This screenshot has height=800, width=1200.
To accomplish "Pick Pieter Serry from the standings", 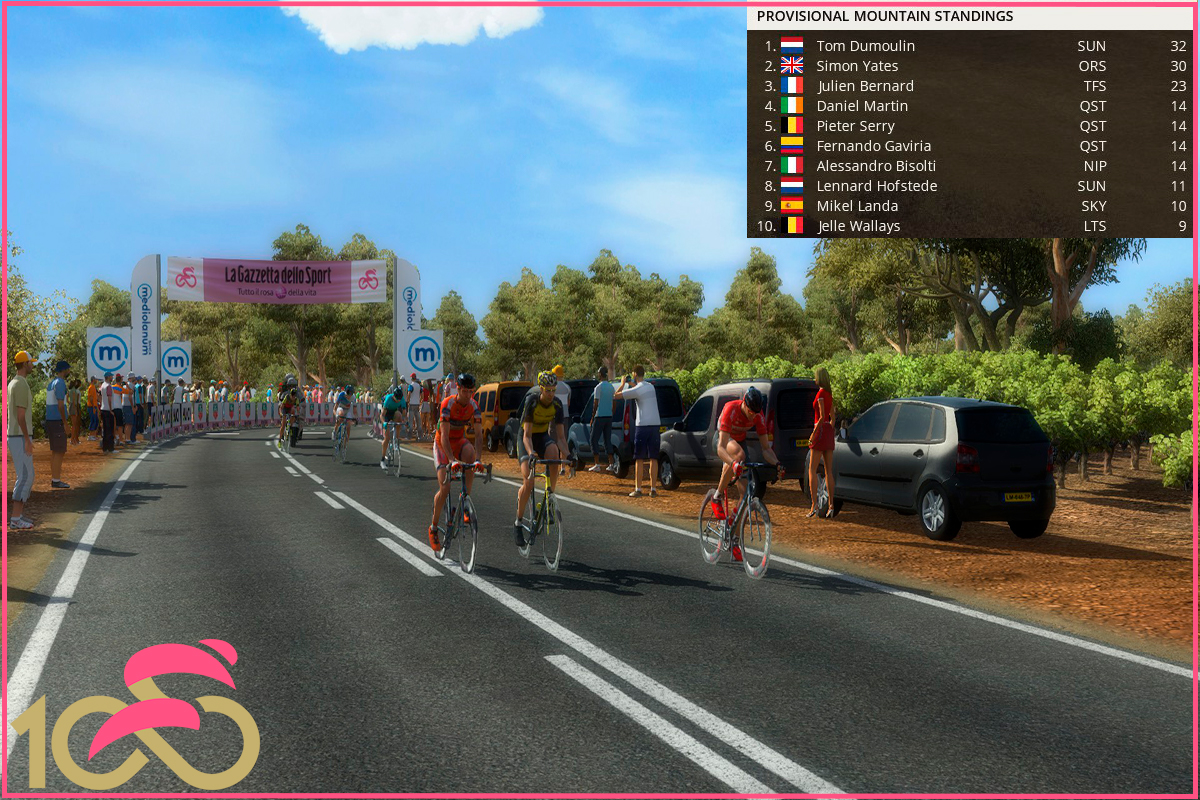I will coord(855,126).
